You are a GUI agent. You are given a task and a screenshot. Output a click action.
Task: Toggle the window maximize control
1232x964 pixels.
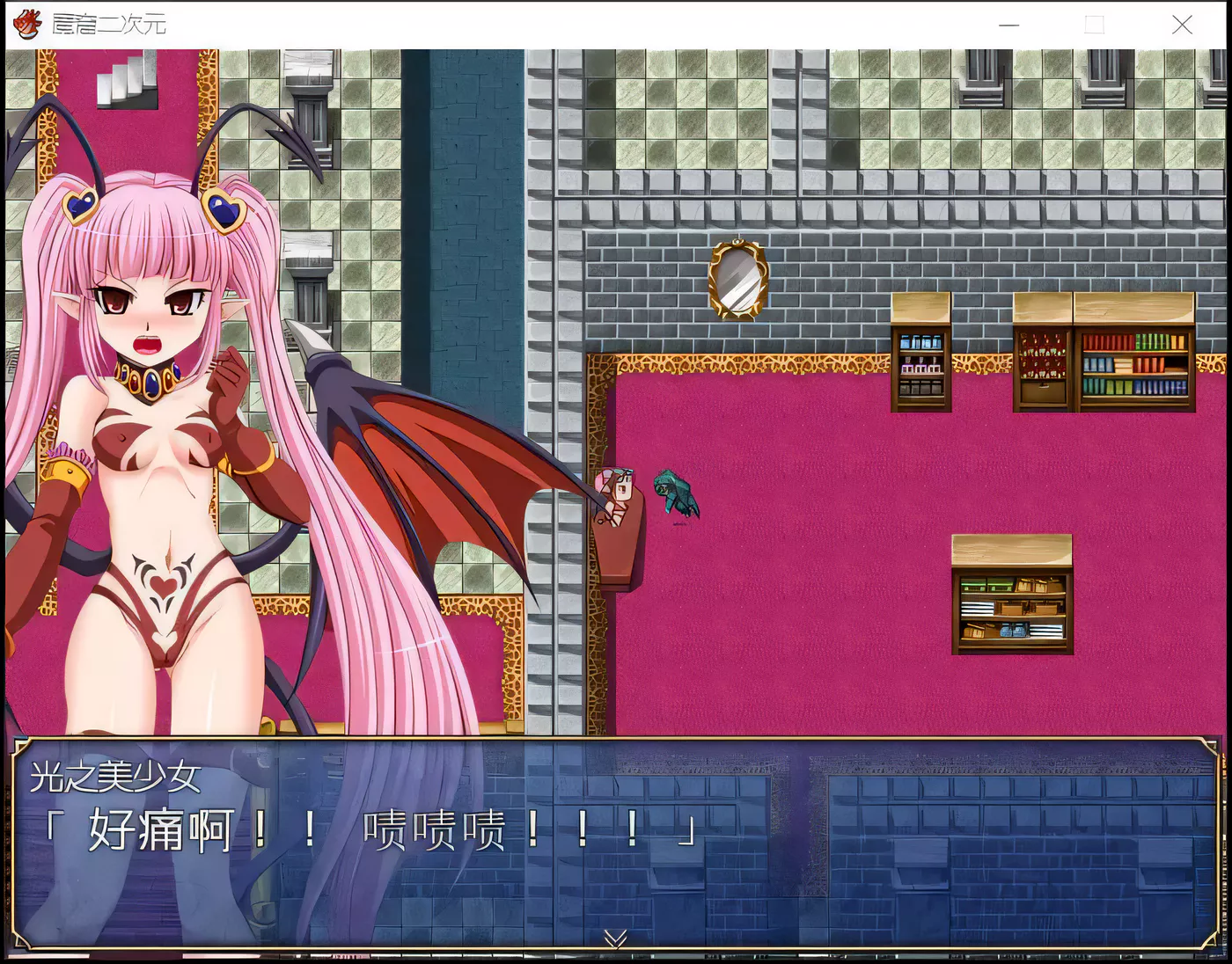[1094, 26]
